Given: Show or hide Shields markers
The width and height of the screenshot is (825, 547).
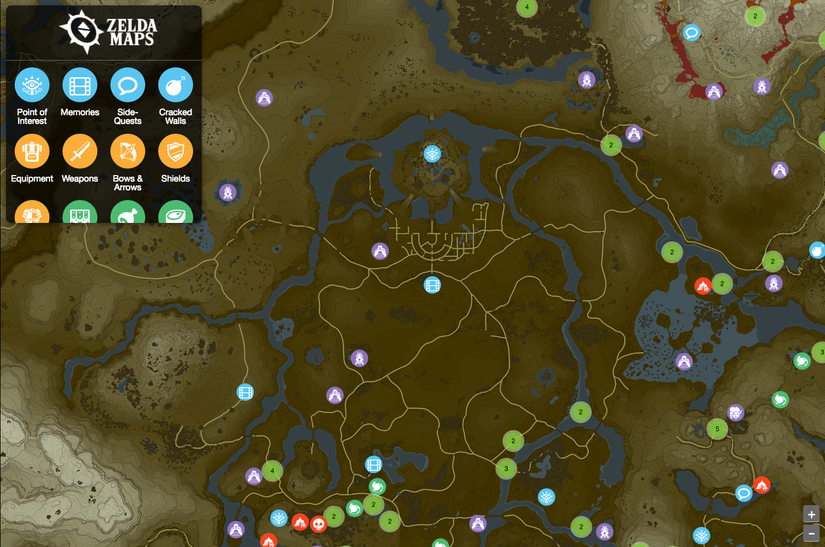Looking at the screenshot, I should pos(175,152).
